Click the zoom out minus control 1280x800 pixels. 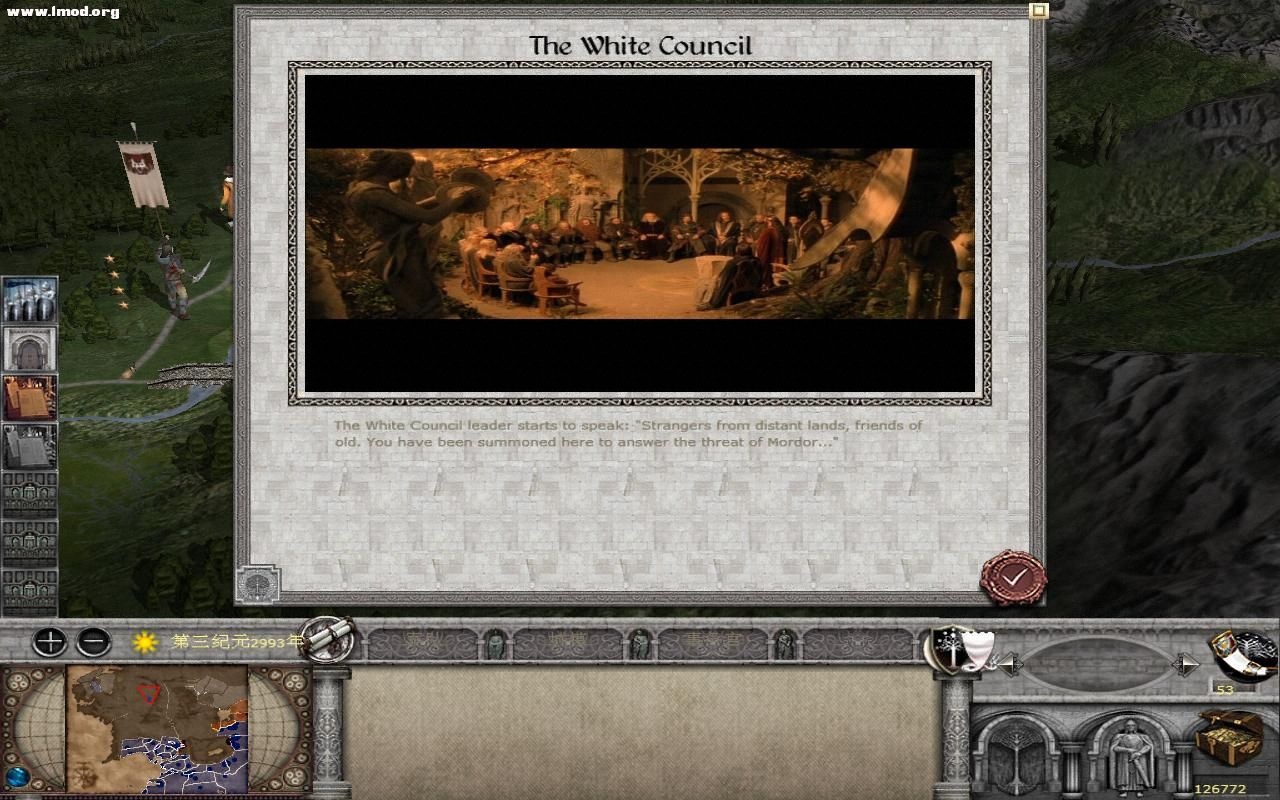[93, 641]
